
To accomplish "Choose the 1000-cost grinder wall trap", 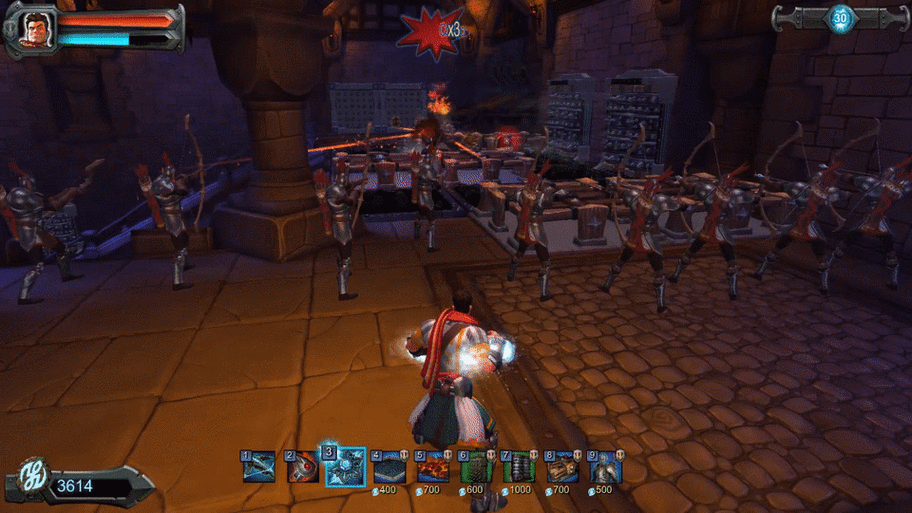I will [518, 467].
